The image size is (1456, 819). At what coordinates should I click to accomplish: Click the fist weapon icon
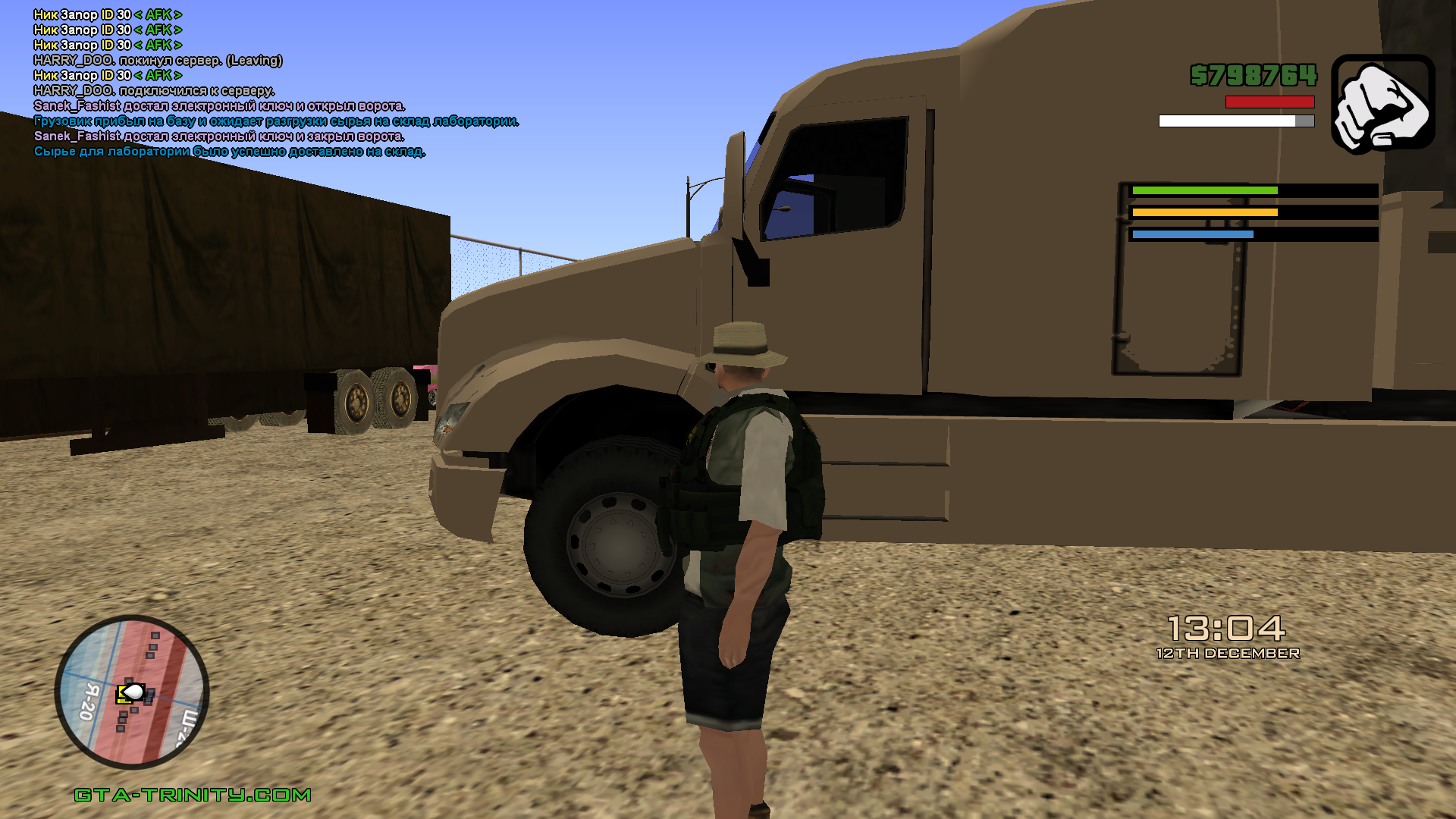point(1382,104)
